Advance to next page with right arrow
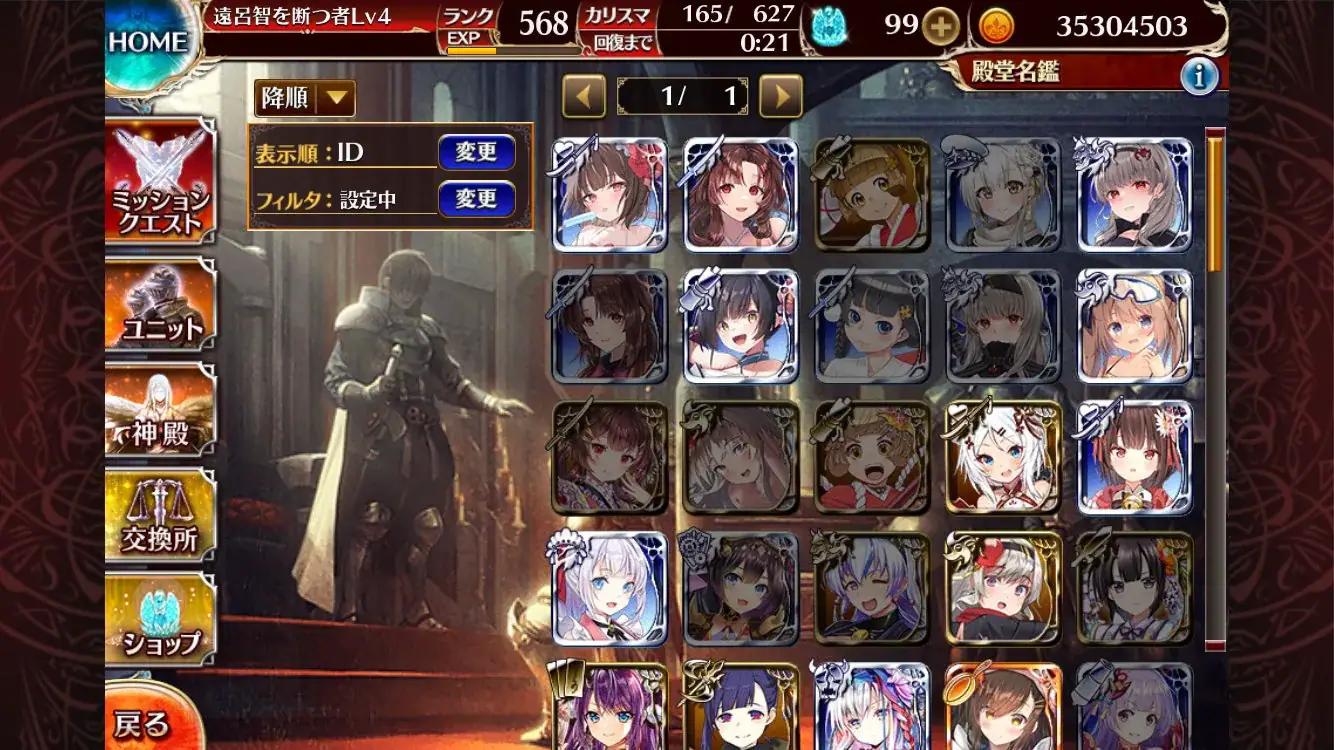Image resolution: width=1334 pixels, height=750 pixels. pyautogui.click(x=781, y=97)
